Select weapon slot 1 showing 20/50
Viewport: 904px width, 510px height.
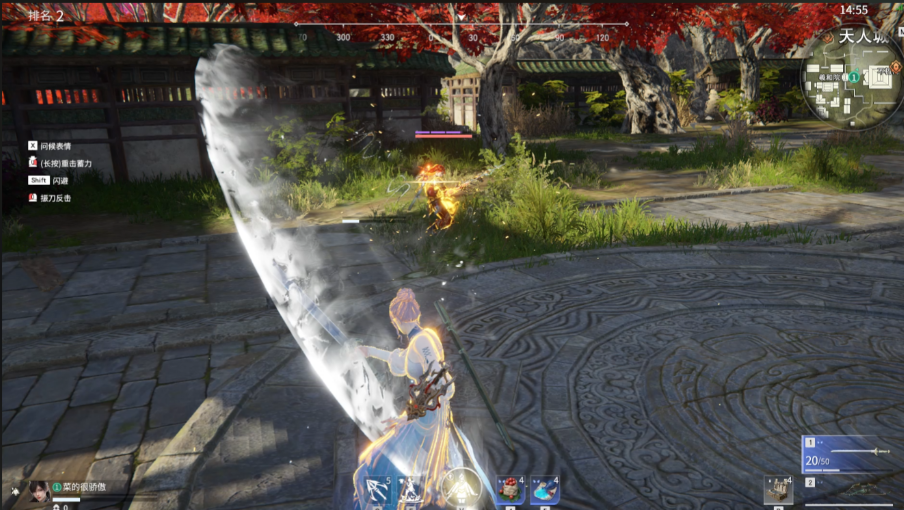click(x=846, y=453)
